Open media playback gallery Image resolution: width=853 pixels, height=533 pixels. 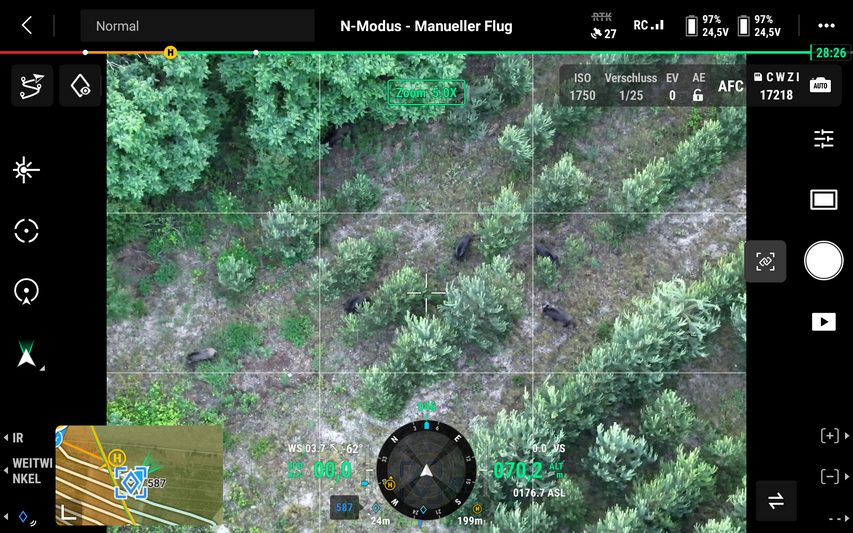click(823, 322)
